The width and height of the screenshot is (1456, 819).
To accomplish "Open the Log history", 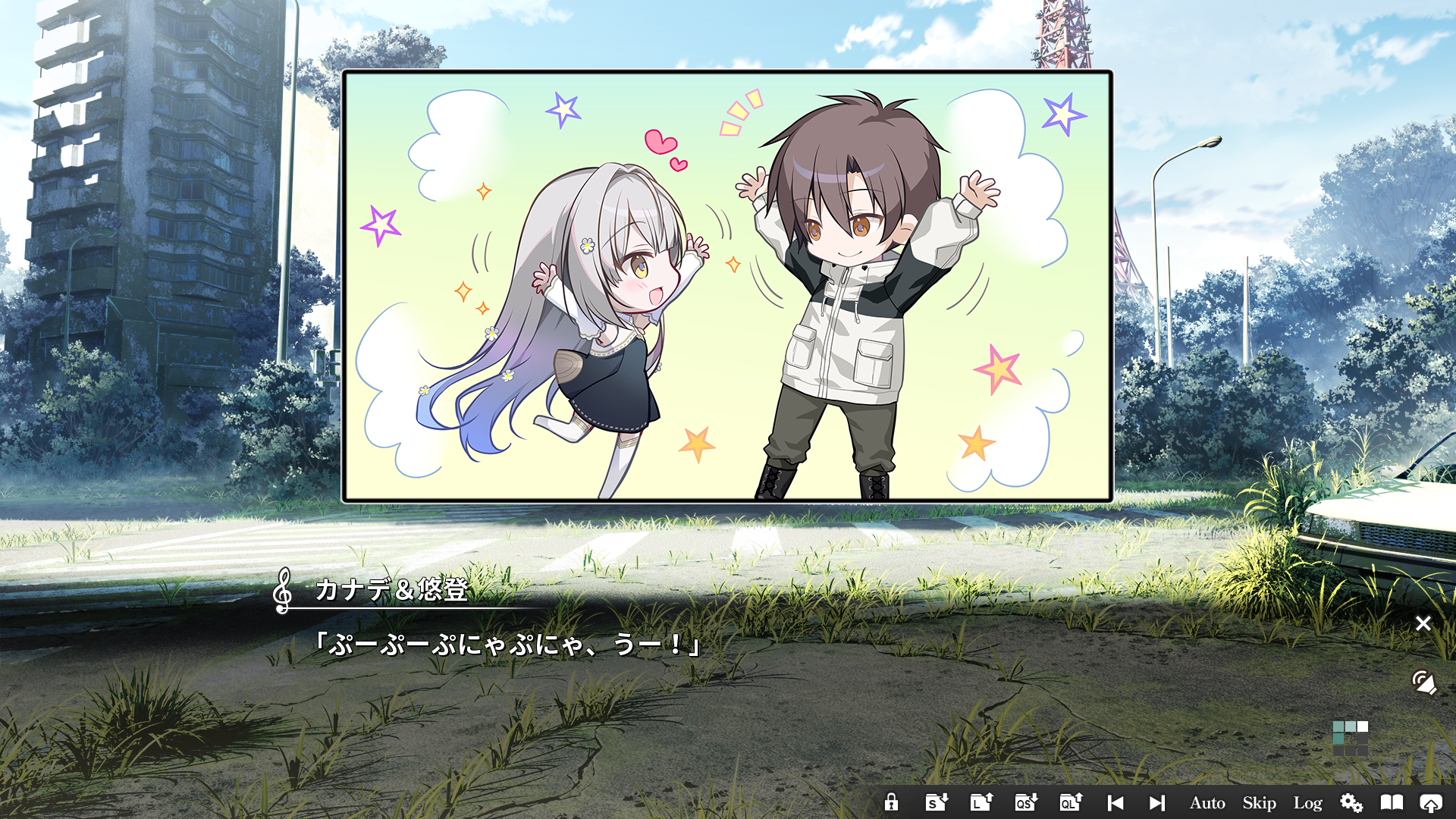I will click(x=1308, y=802).
